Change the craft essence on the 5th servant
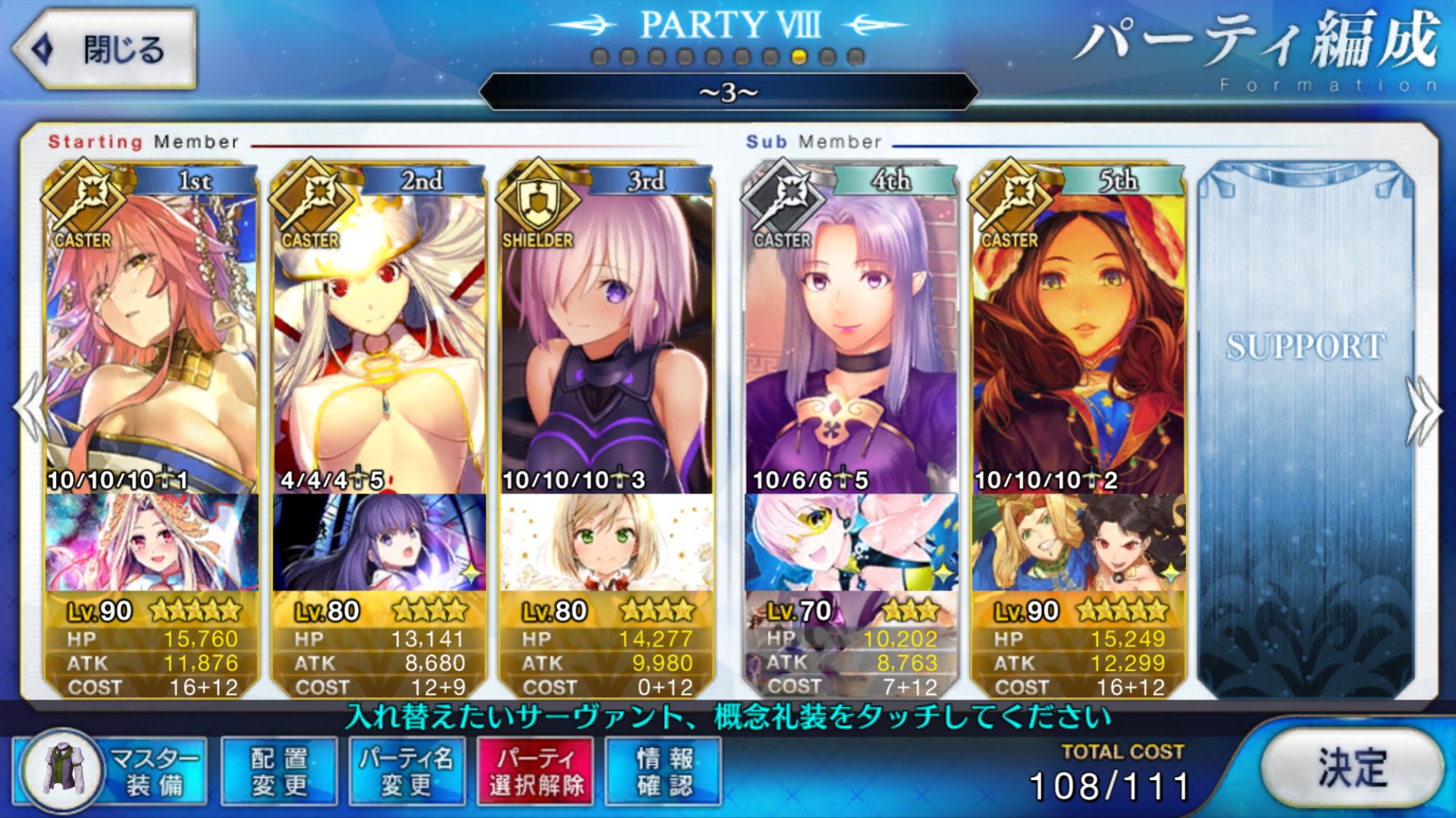Viewport: 1456px width, 818px height. (1077, 542)
